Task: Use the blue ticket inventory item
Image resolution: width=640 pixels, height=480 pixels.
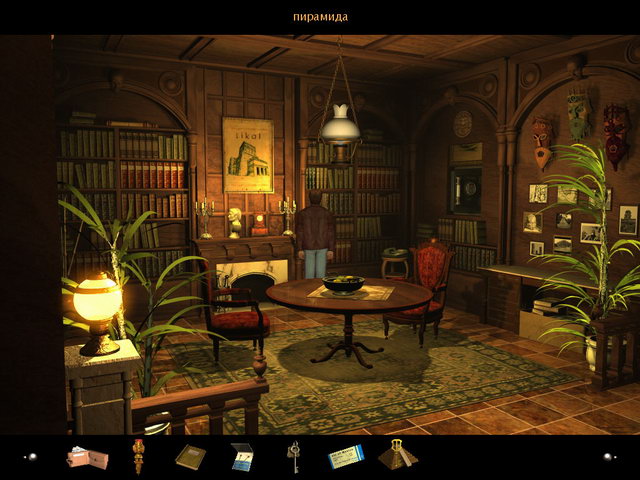Action: coord(346,457)
